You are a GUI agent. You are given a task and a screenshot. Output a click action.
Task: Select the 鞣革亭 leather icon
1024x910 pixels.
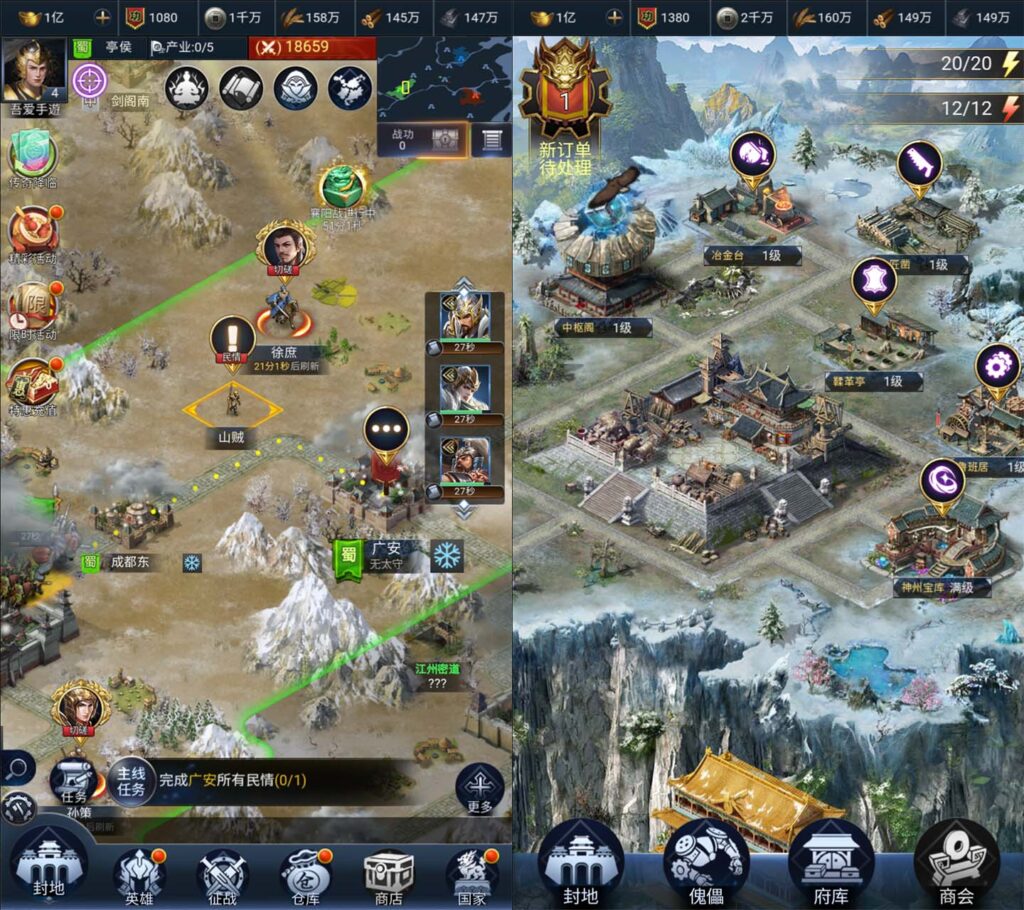click(874, 282)
